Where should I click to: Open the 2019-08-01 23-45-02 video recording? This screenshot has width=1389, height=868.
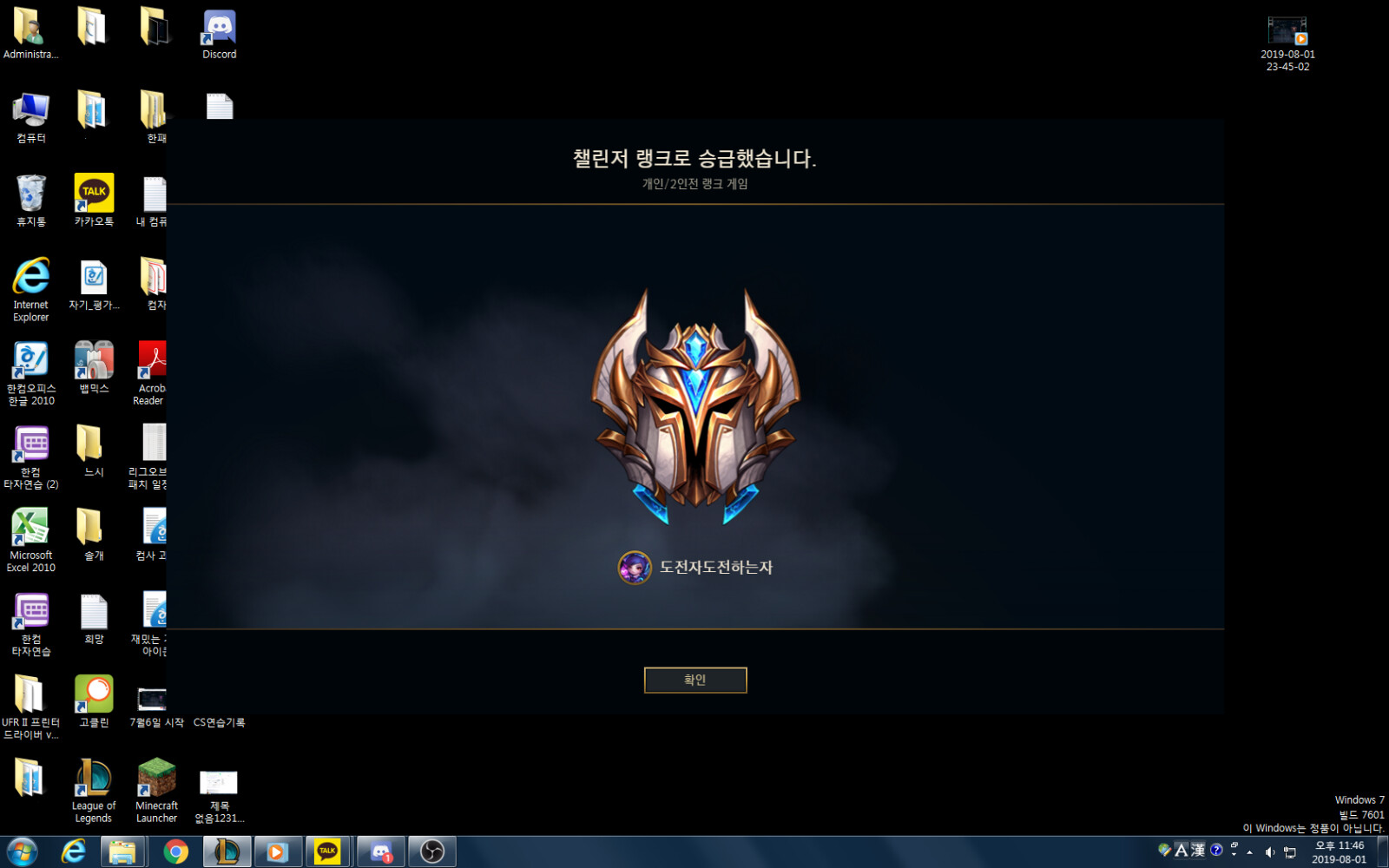pyautogui.click(x=1288, y=30)
